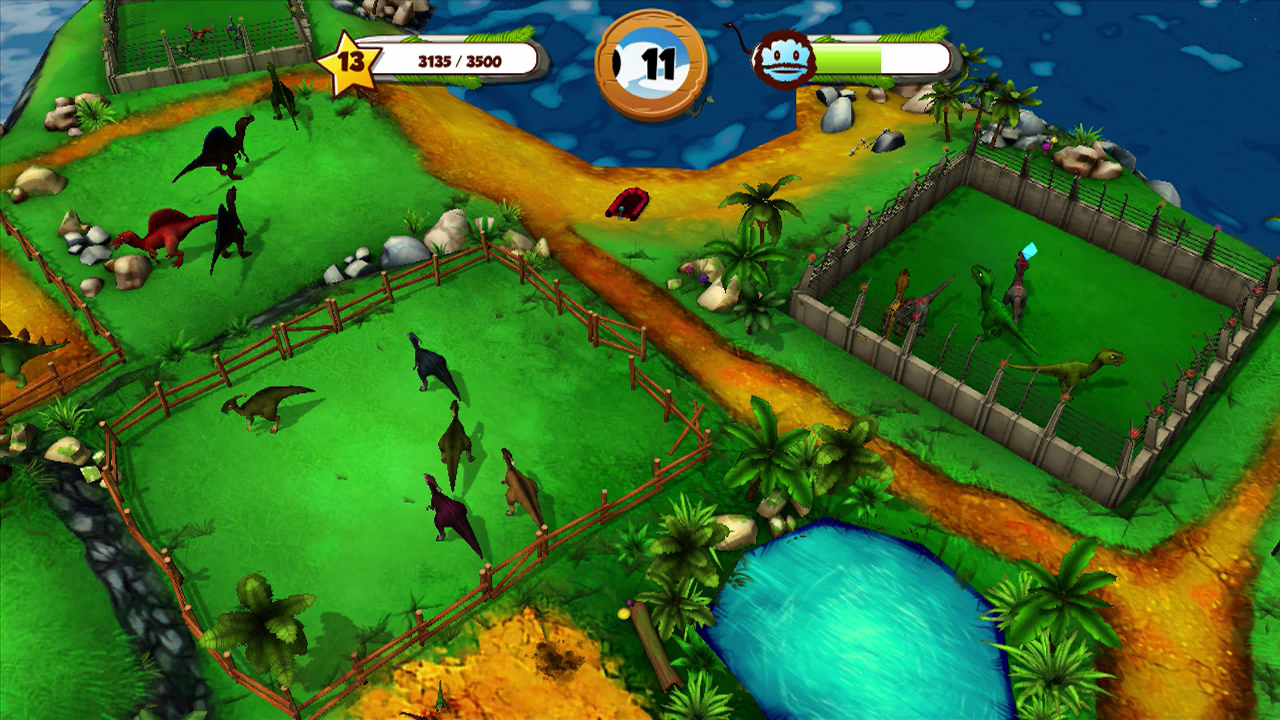Select the yellow level 13 star badge

click(x=349, y=62)
